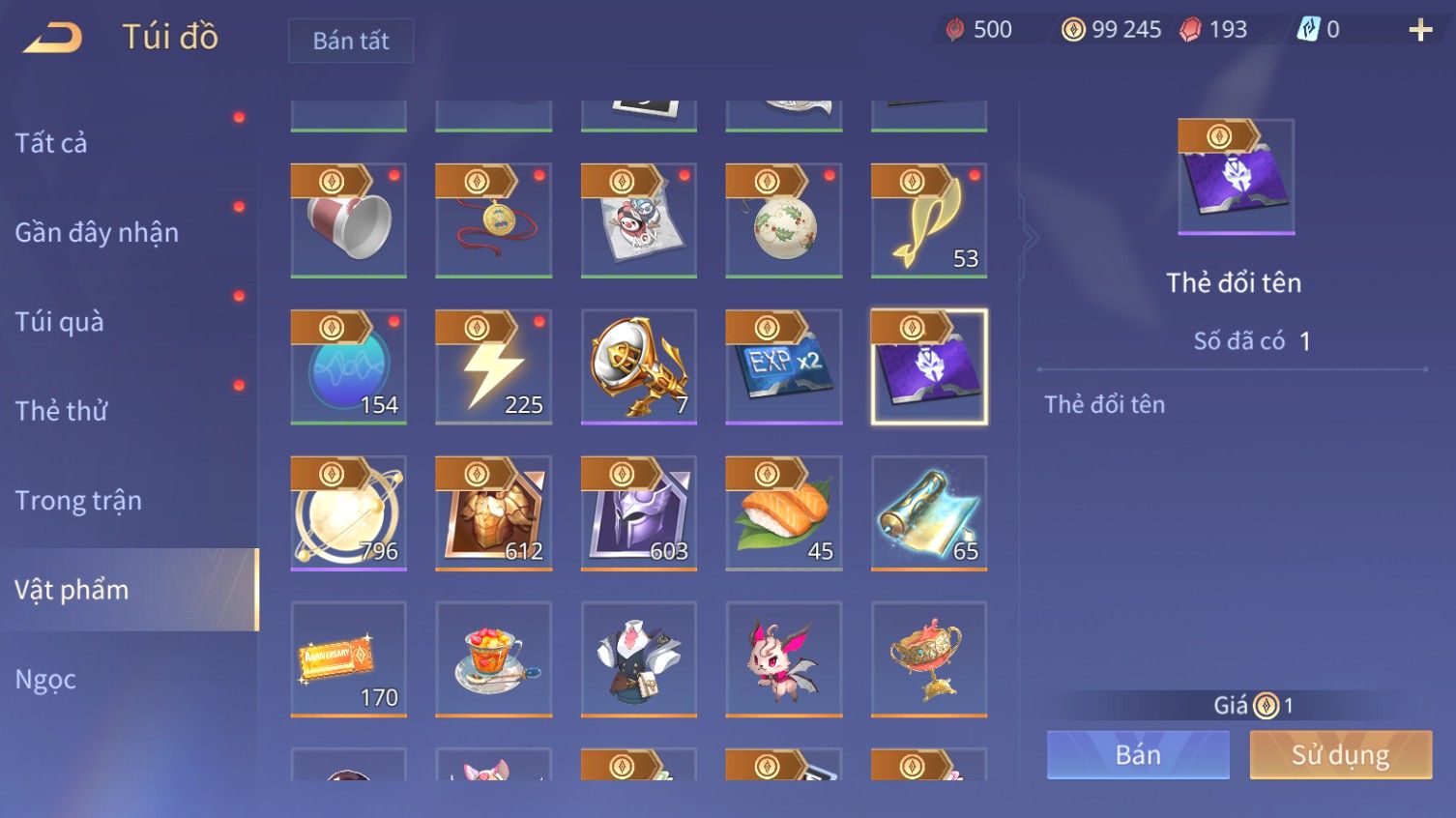The height and width of the screenshot is (818, 1456).
Task: Open the Ngọc tab
Action: [x=45, y=680]
